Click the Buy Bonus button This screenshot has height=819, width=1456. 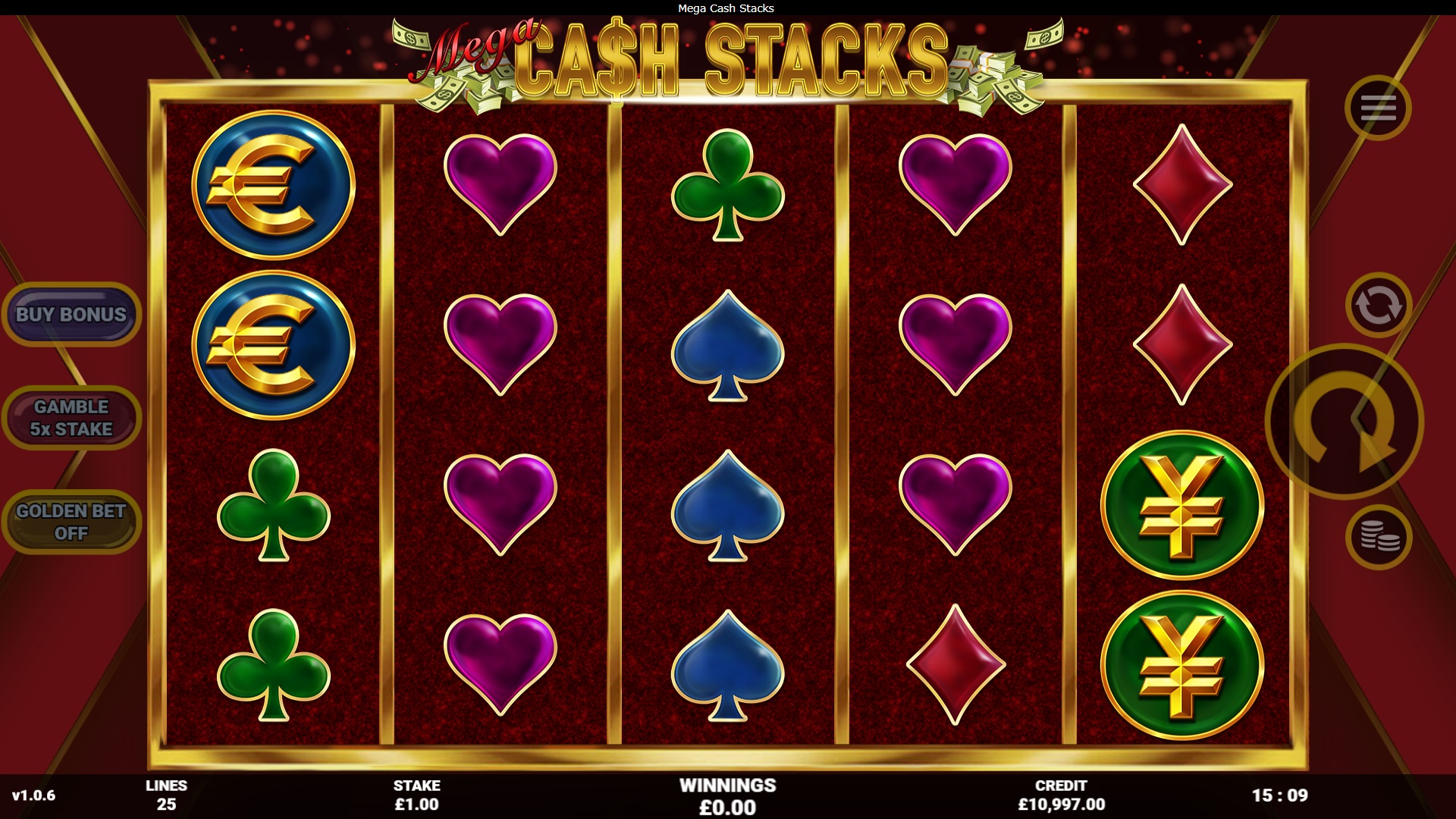point(71,315)
